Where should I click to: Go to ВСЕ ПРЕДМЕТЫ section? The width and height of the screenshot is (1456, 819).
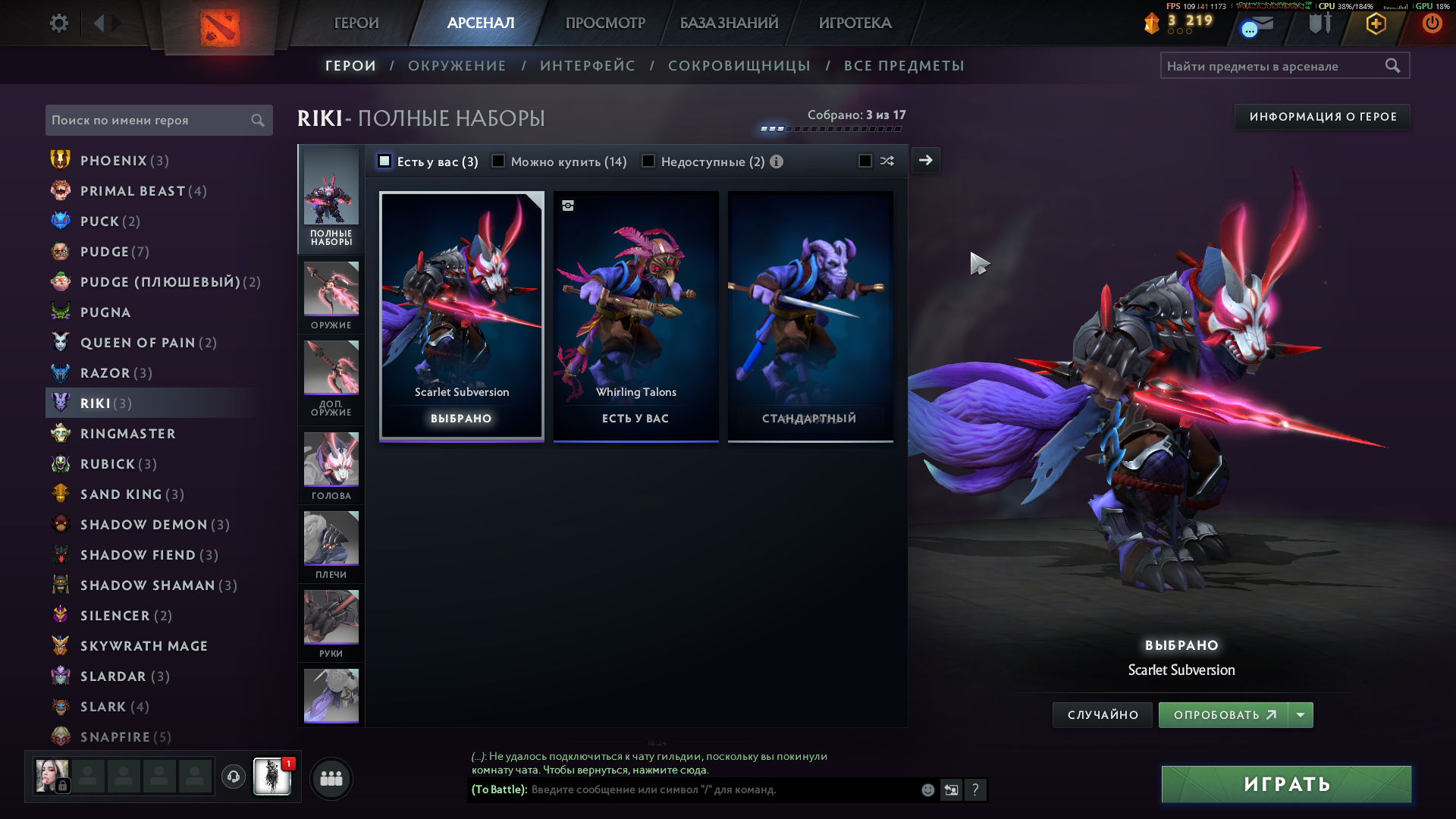pyautogui.click(x=904, y=66)
